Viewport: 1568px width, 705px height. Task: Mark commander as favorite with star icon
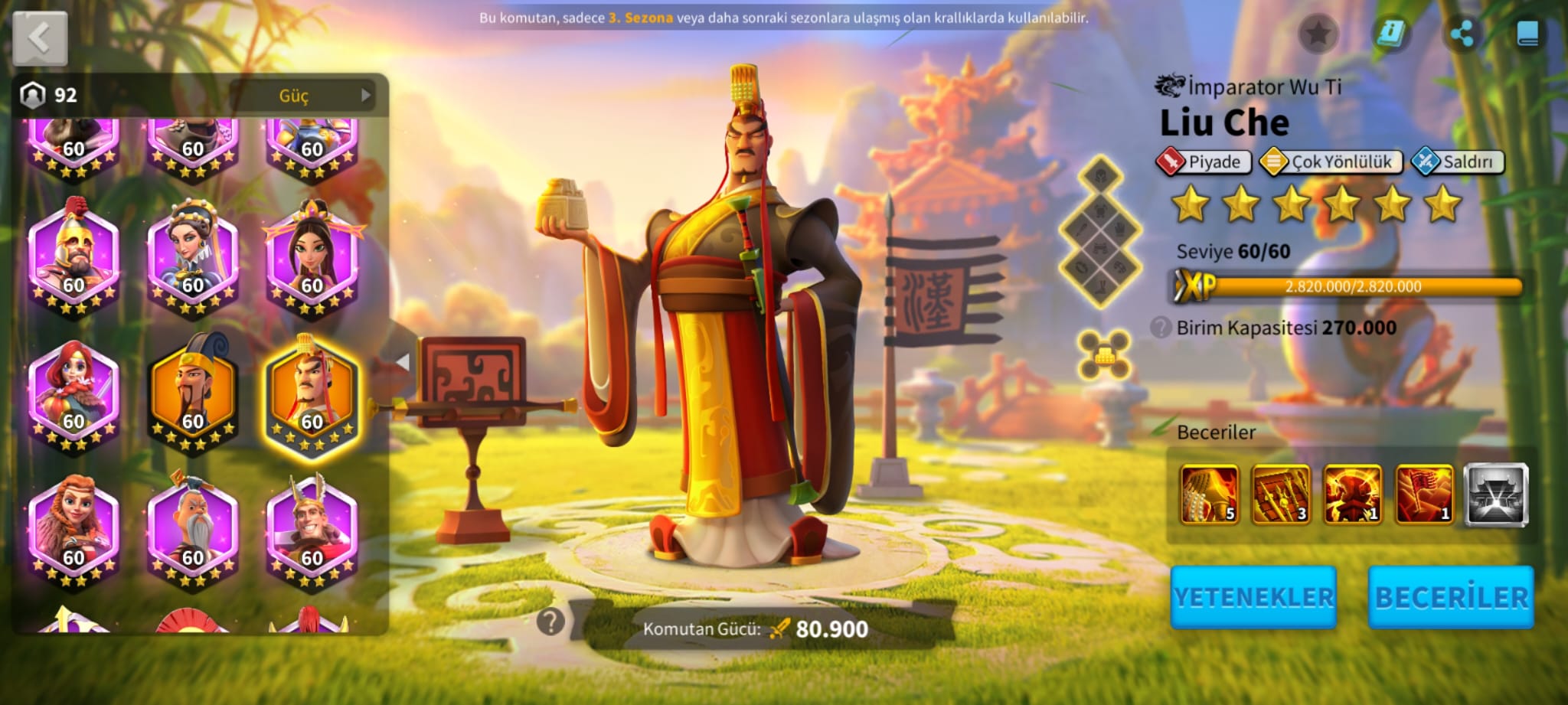(1318, 34)
